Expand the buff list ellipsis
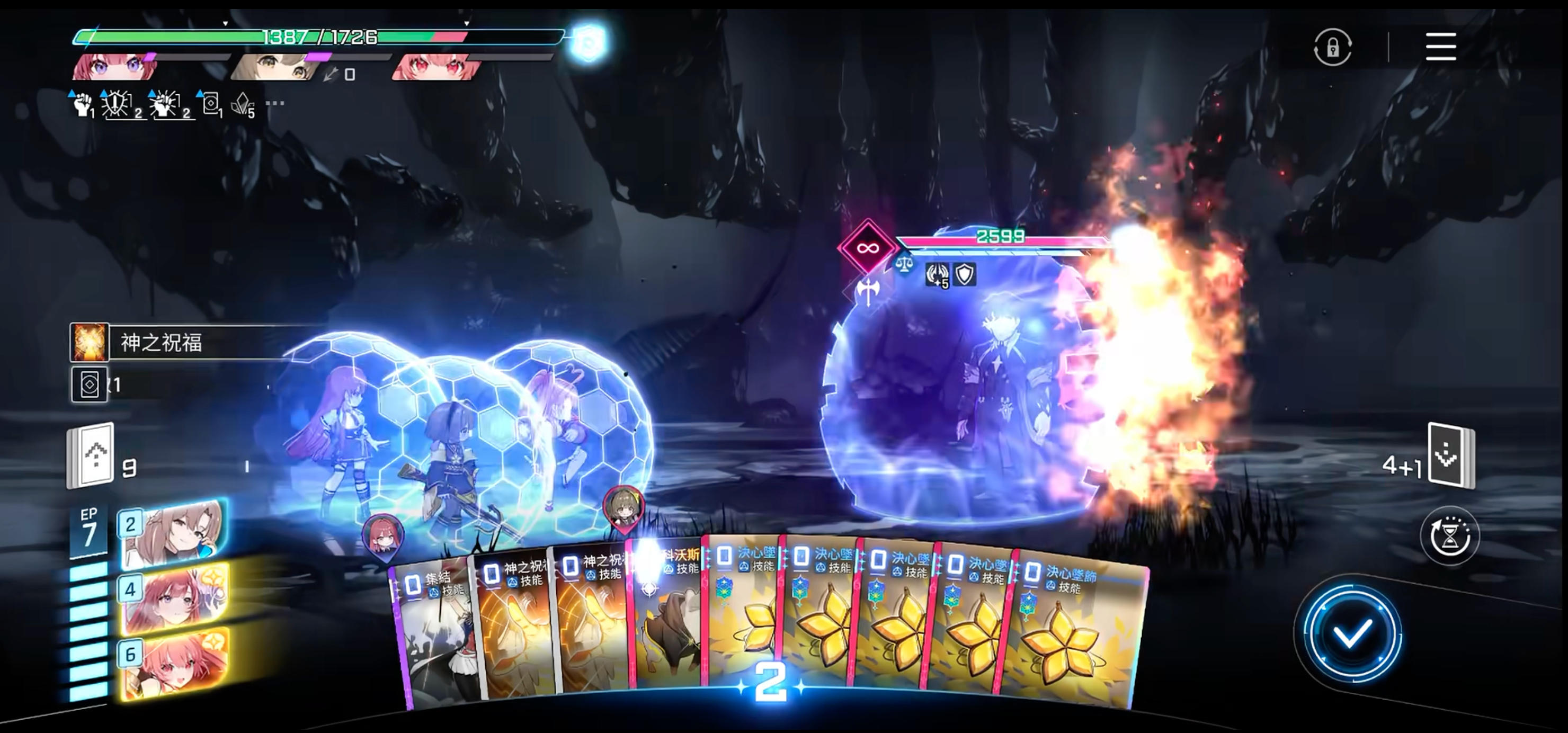1568x733 pixels. pos(275,103)
